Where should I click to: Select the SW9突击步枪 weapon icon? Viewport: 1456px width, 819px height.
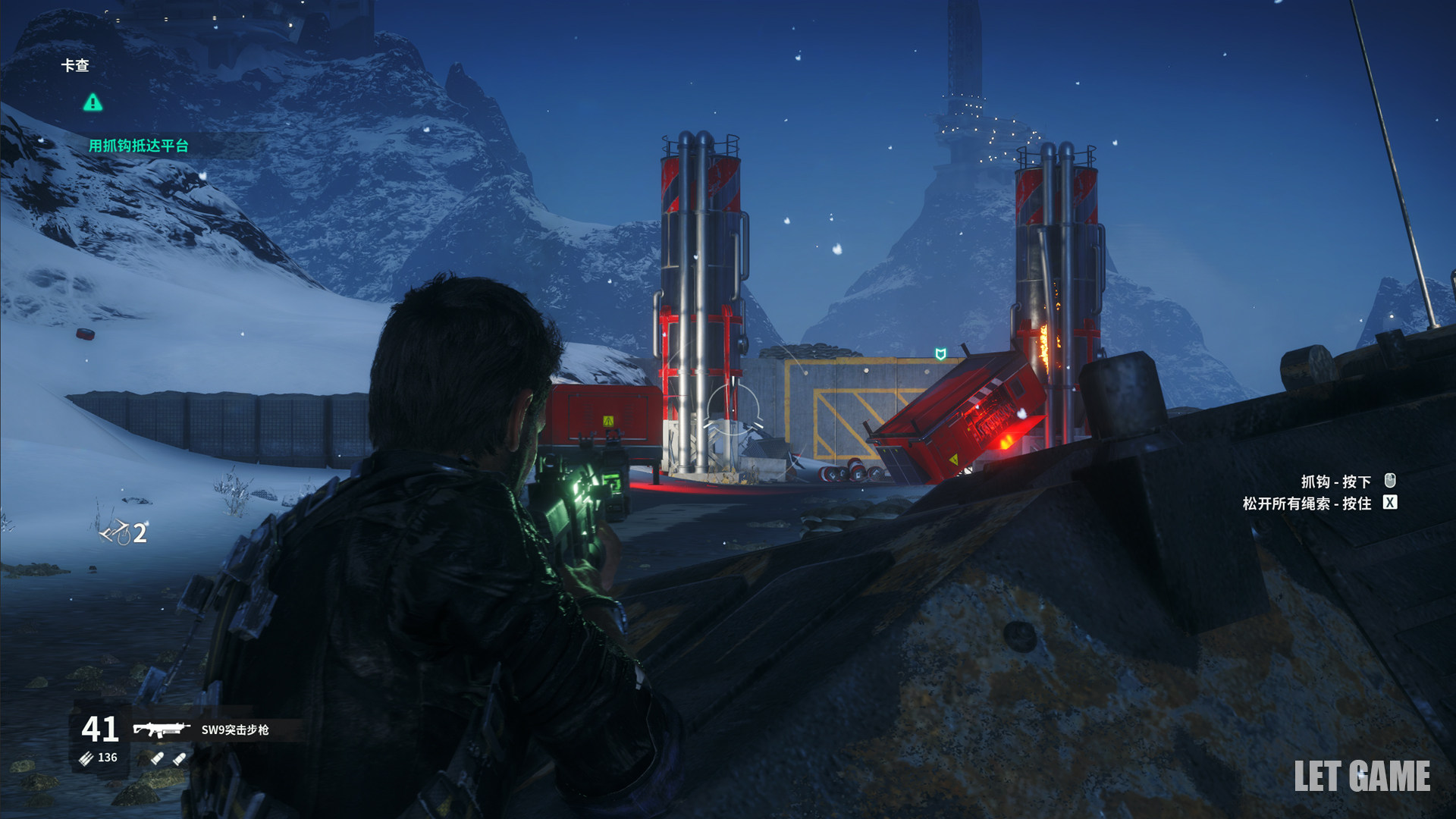[161, 730]
